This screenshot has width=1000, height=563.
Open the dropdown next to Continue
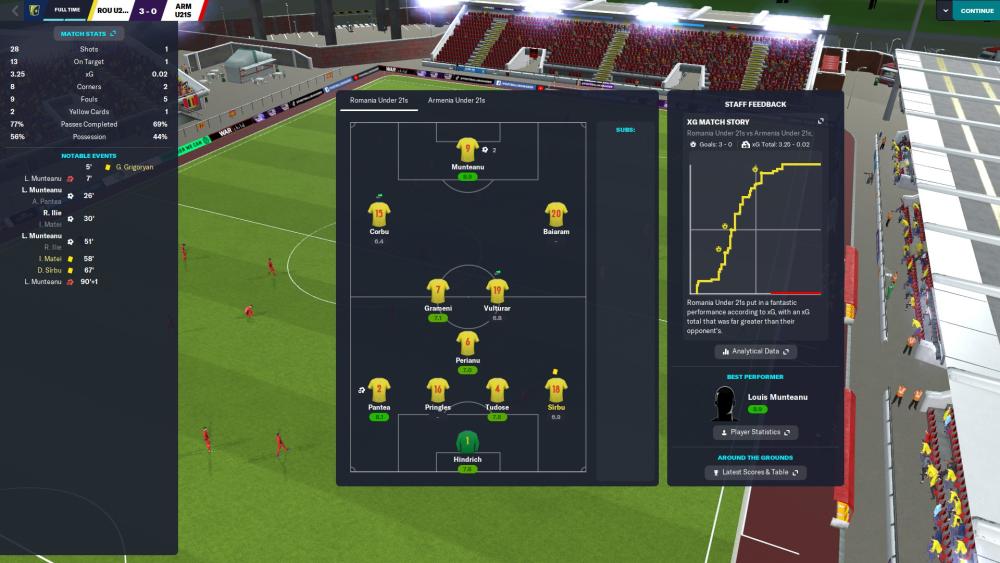[x=946, y=10]
